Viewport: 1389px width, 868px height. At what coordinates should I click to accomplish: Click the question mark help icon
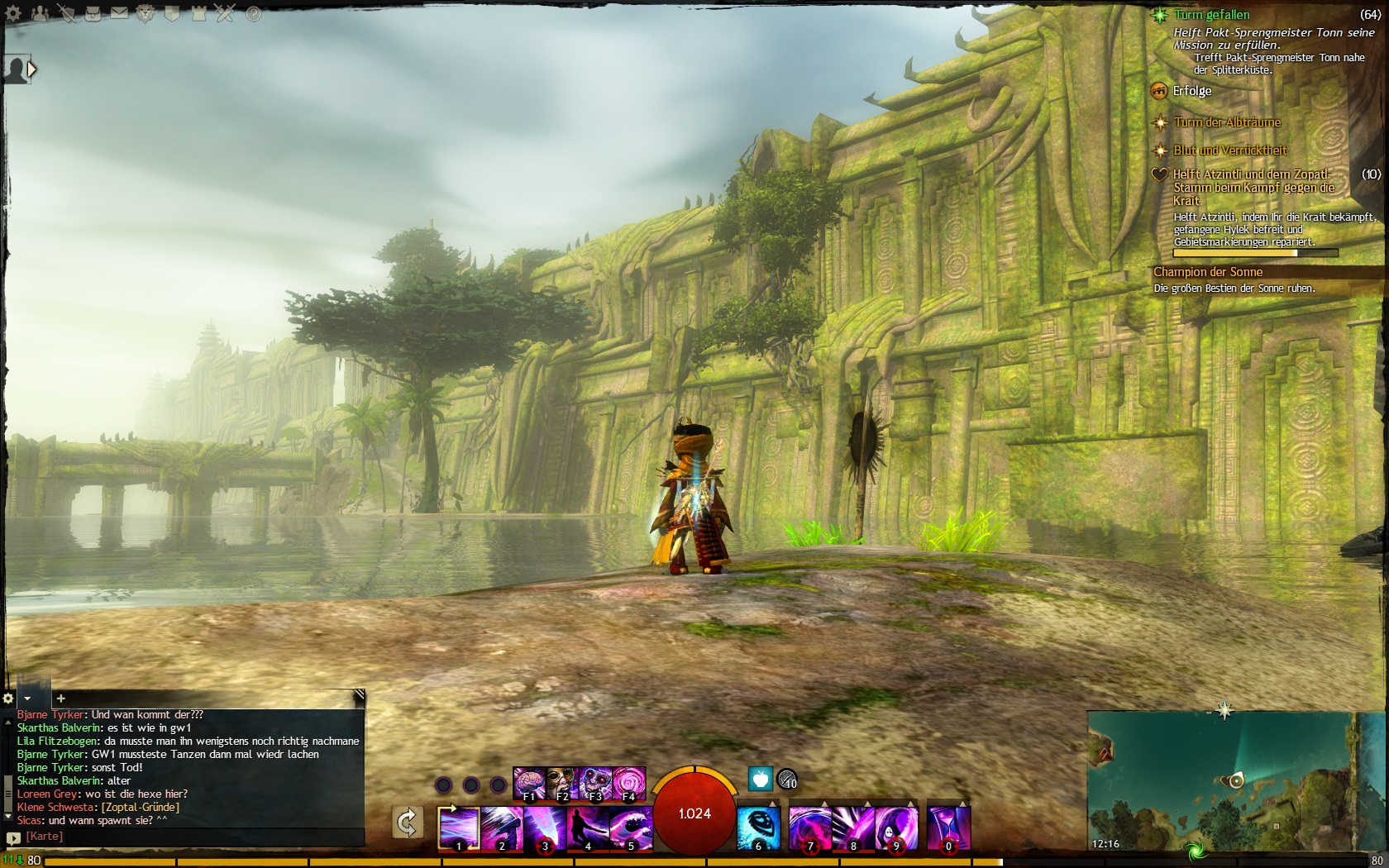[x=253, y=13]
